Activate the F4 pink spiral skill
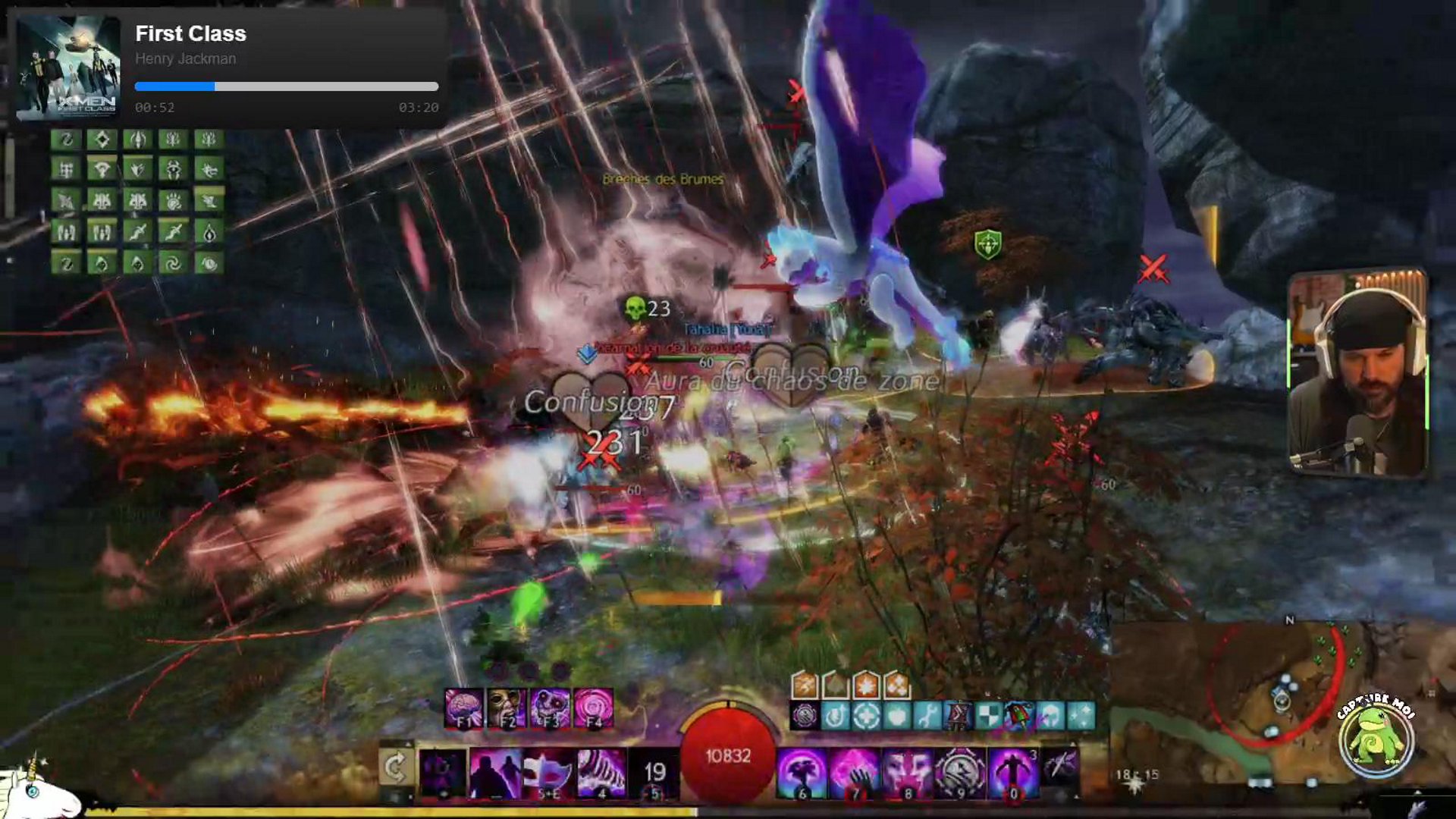 [x=593, y=708]
